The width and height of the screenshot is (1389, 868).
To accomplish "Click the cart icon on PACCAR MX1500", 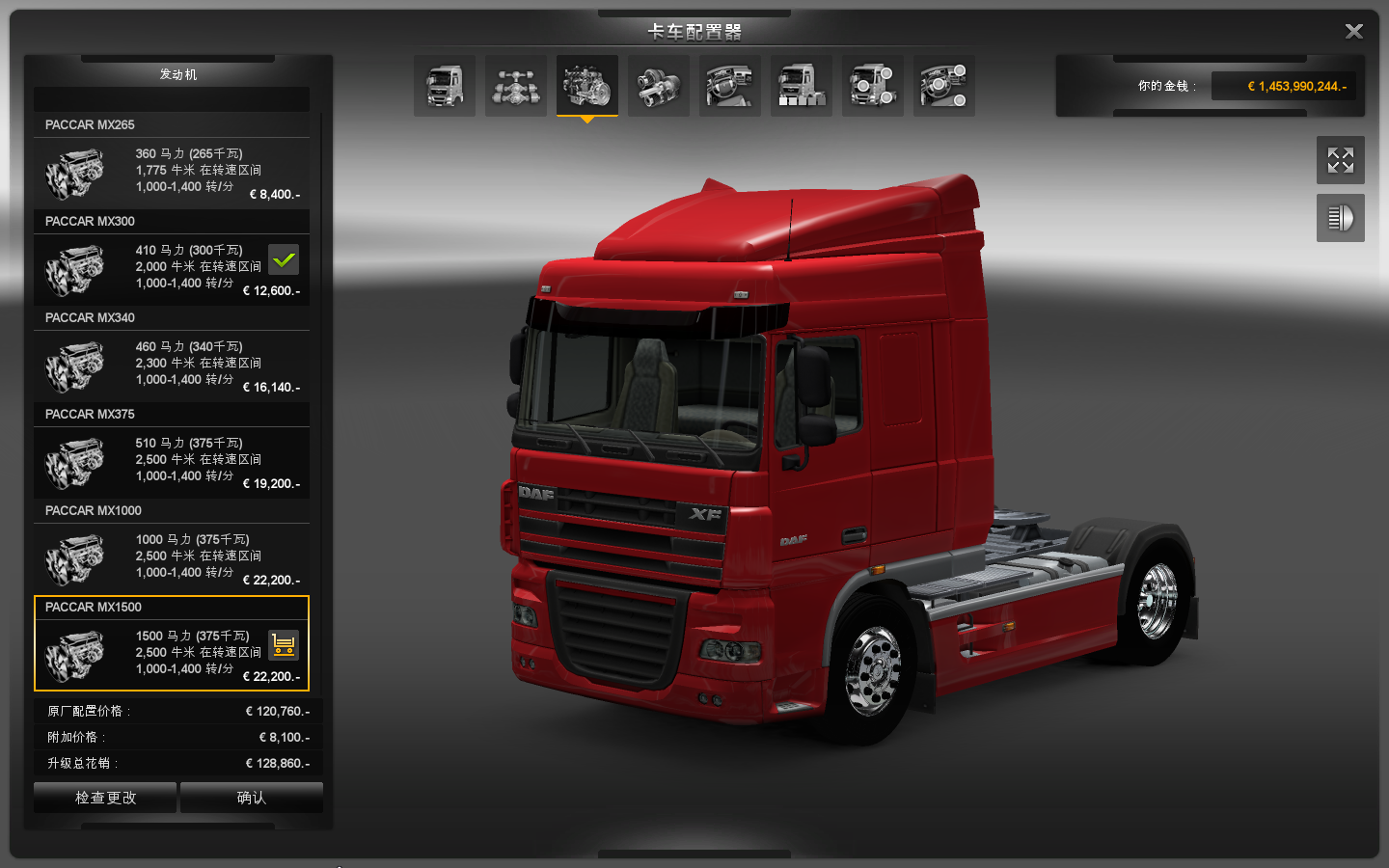I will click(x=284, y=644).
